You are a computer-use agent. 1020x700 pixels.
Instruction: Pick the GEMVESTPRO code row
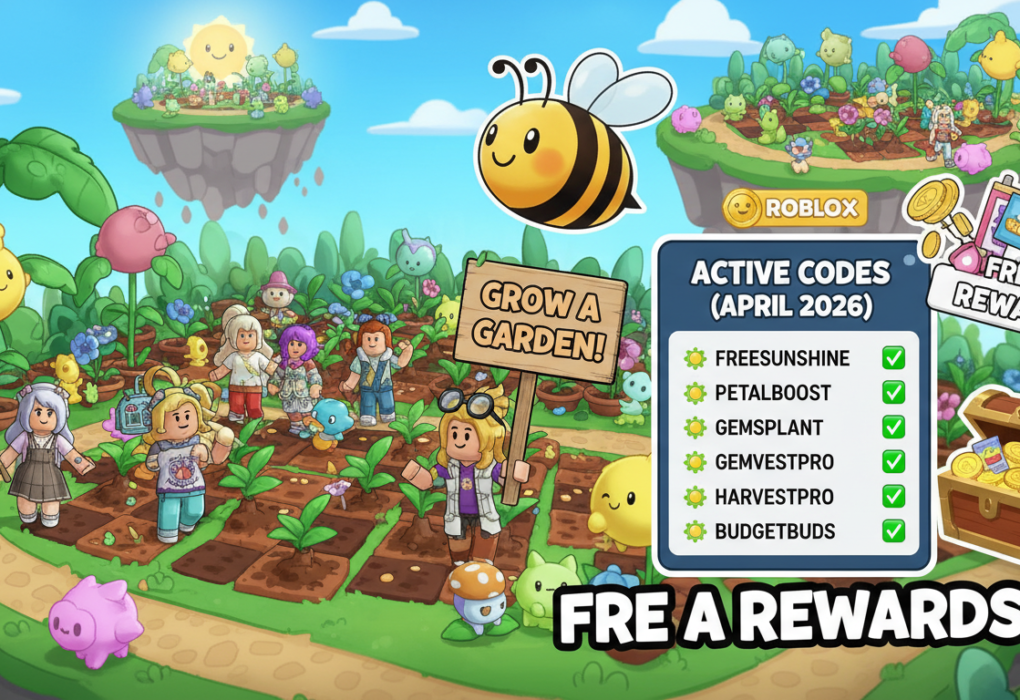(775, 462)
